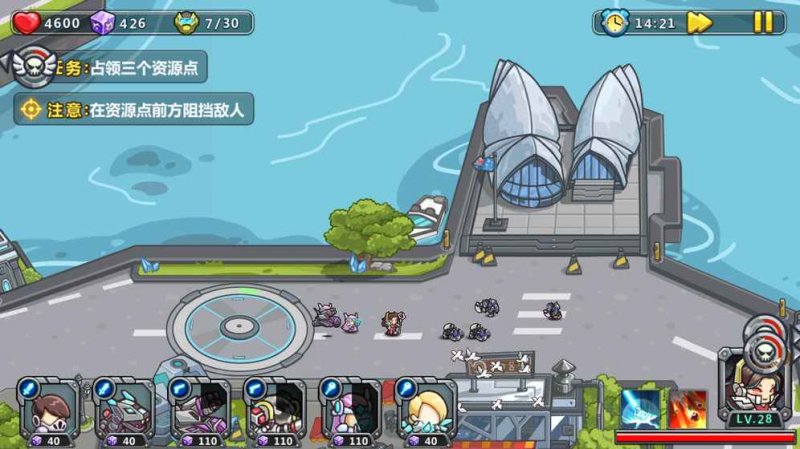This screenshot has height=449, width=800.
Task: Deploy the grey mech unit costing 40
Action: [x=124, y=407]
